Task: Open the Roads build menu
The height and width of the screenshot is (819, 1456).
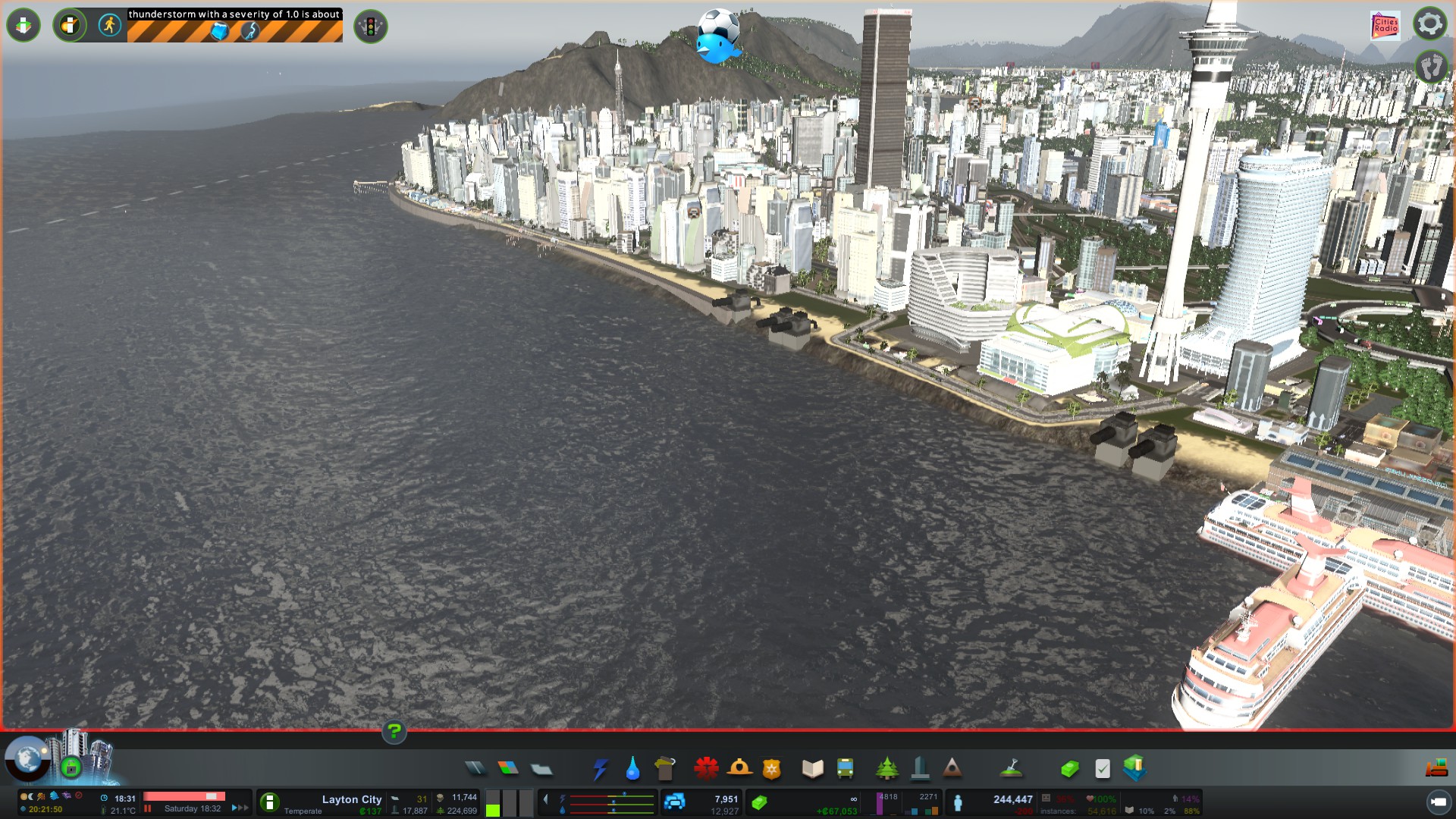Action: [x=475, y=769]
